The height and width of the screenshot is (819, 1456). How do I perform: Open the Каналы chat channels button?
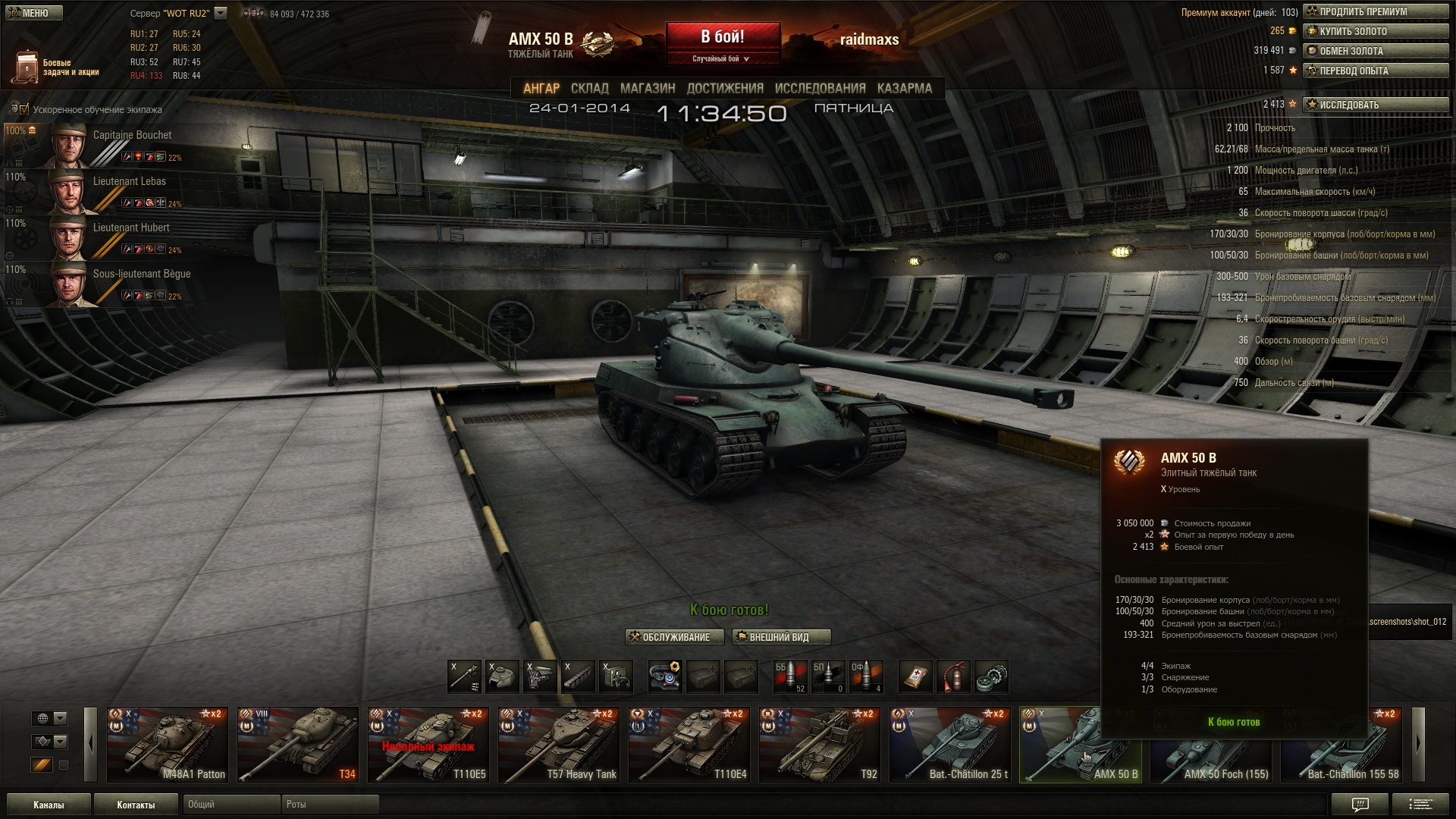[x=49, y=805]
